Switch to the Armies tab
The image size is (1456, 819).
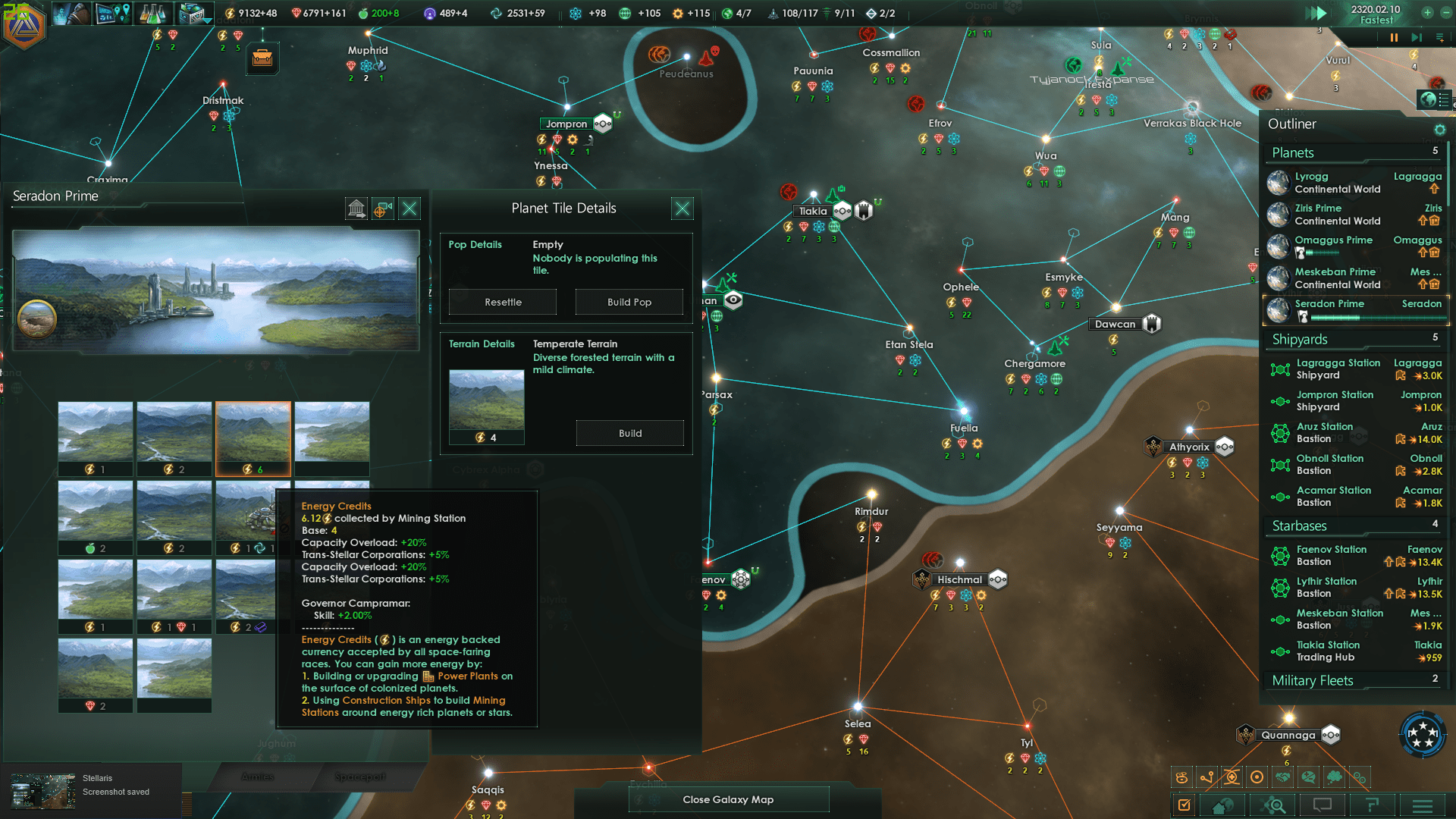click(258, 777)
